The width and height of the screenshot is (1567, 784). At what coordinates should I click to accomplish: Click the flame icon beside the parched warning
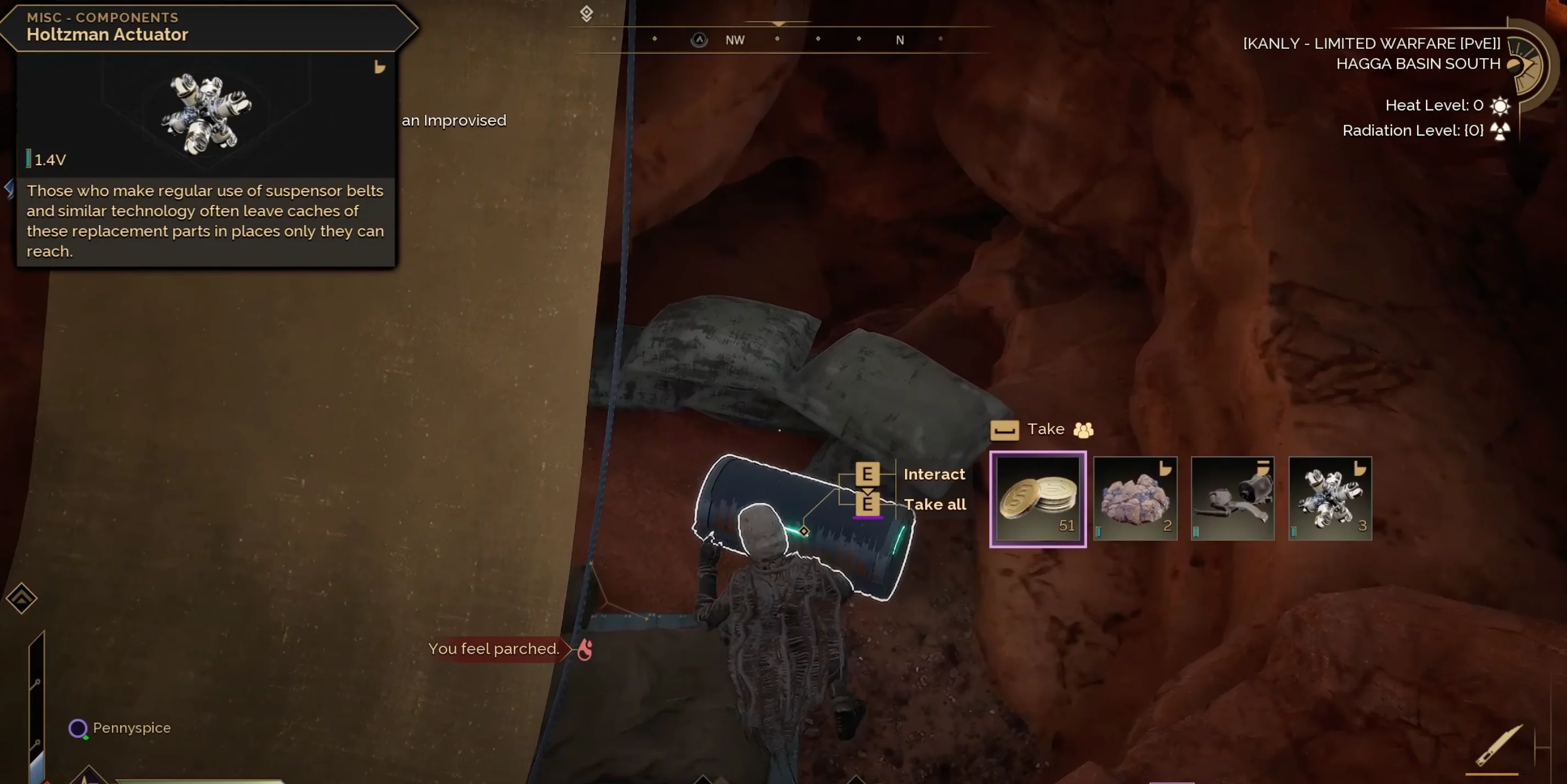point(585,649)
